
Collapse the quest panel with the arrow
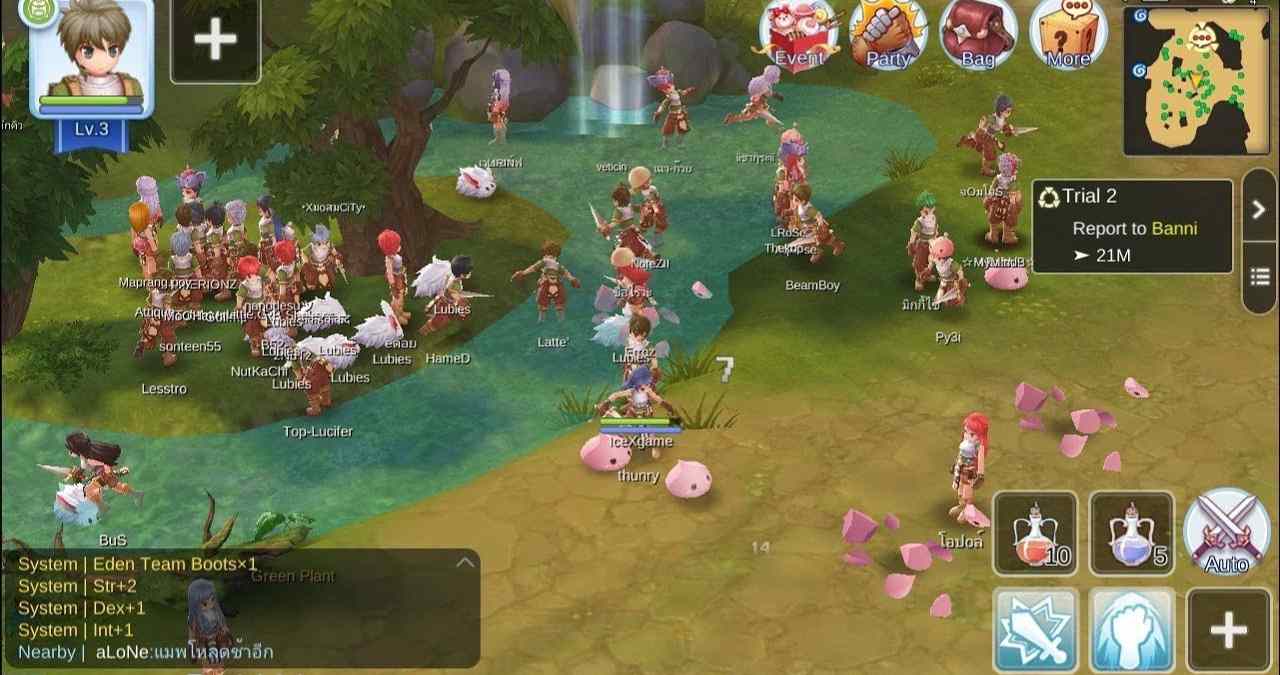pos(1259,208)
